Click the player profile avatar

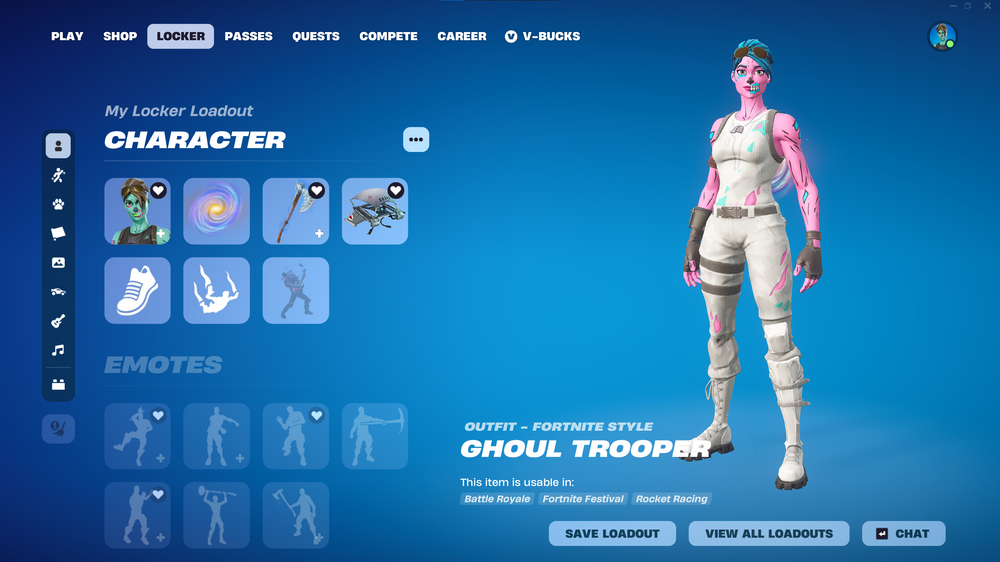[942, 37]
